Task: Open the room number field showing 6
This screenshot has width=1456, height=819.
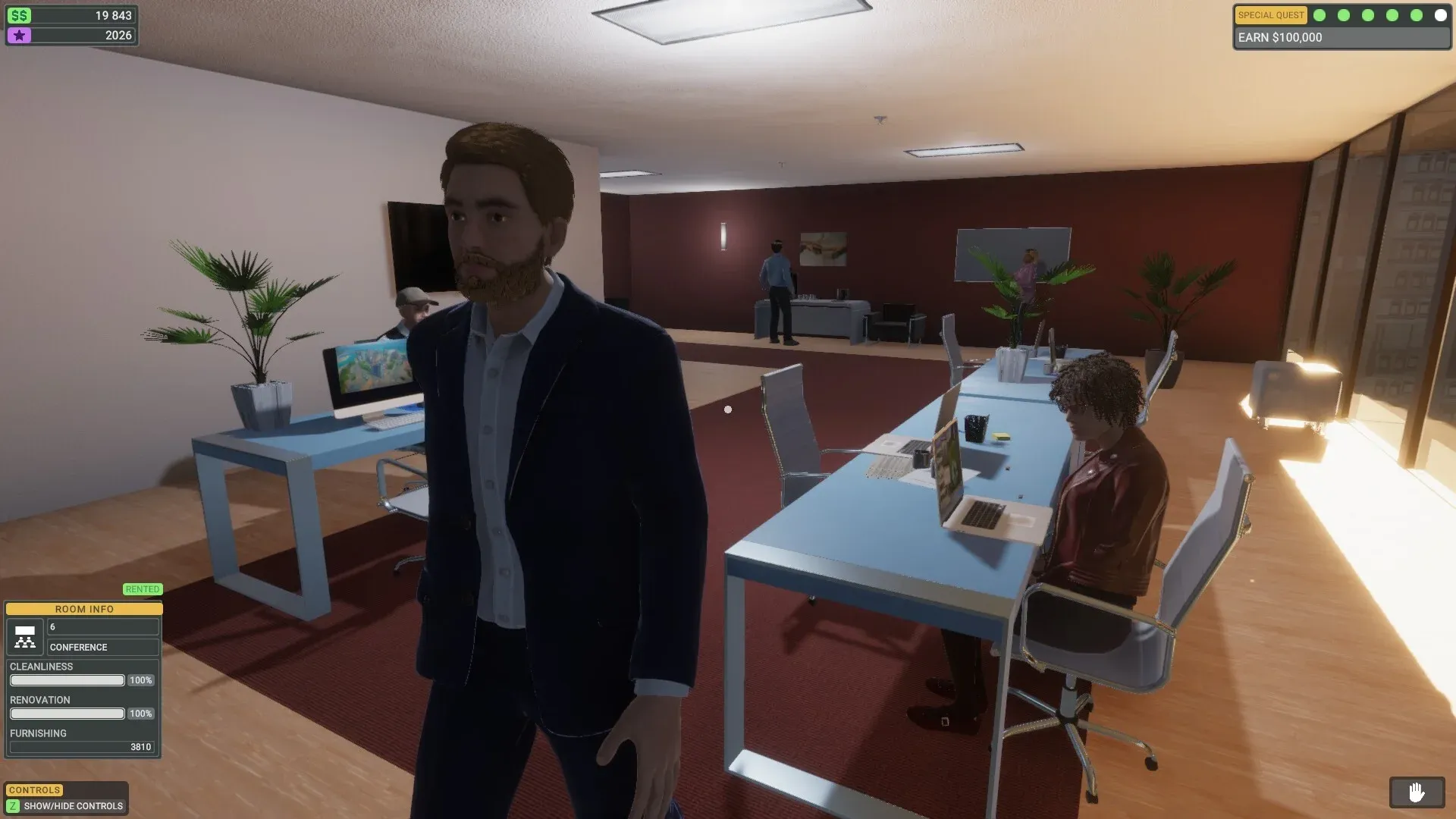Action: (x=103, y=626)
